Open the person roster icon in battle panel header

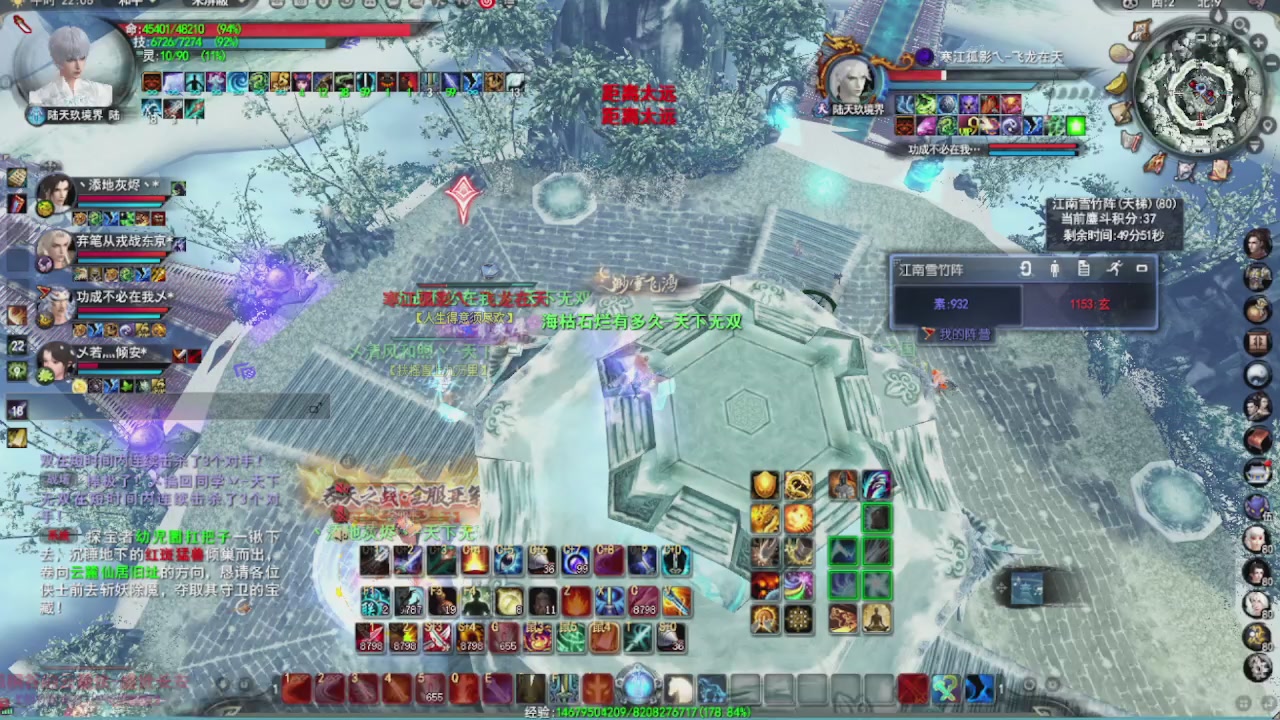[x=1056, y=269]
